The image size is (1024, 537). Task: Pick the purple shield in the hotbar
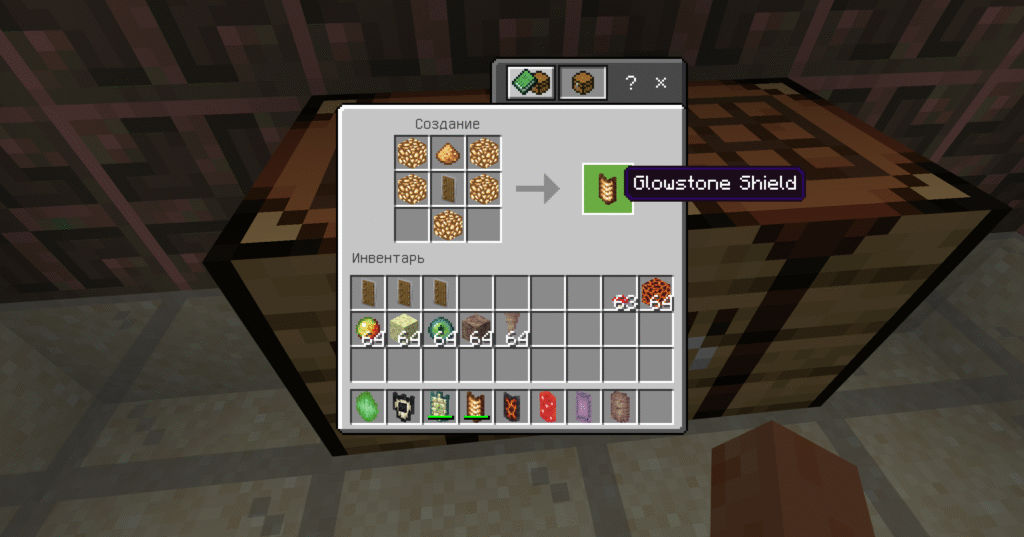click(x=585, y=406)
